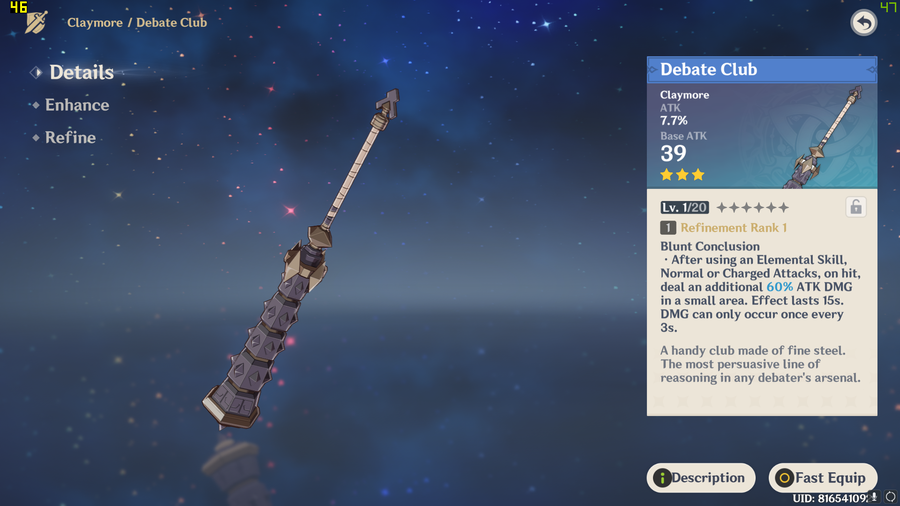This screenshot has height=506, width=900.
Task: Fast Equip the Debate Club
Action: click(x=822, y=478)
